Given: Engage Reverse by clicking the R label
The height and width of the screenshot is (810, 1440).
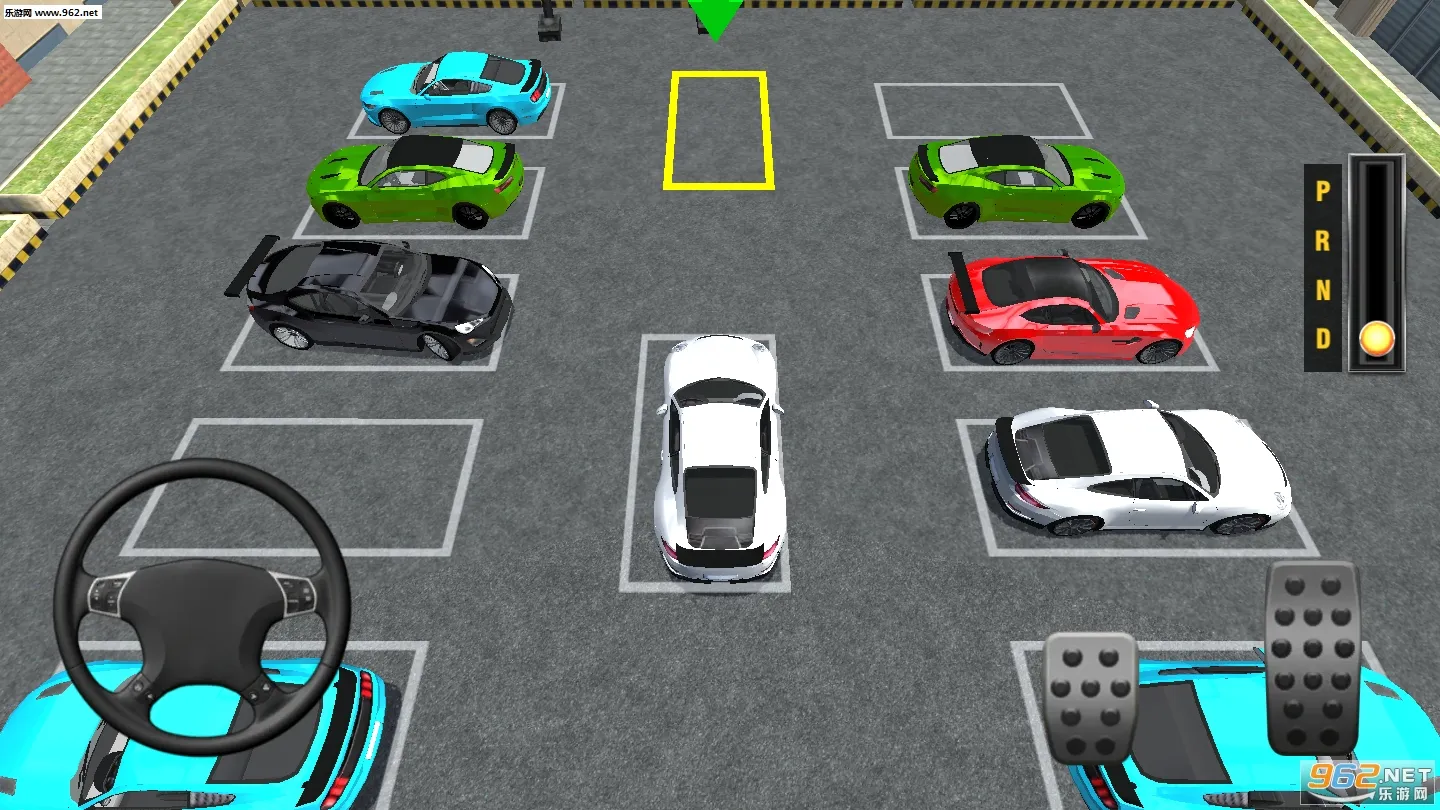Looking at the screenshot, I should [x=1324, y=245].
